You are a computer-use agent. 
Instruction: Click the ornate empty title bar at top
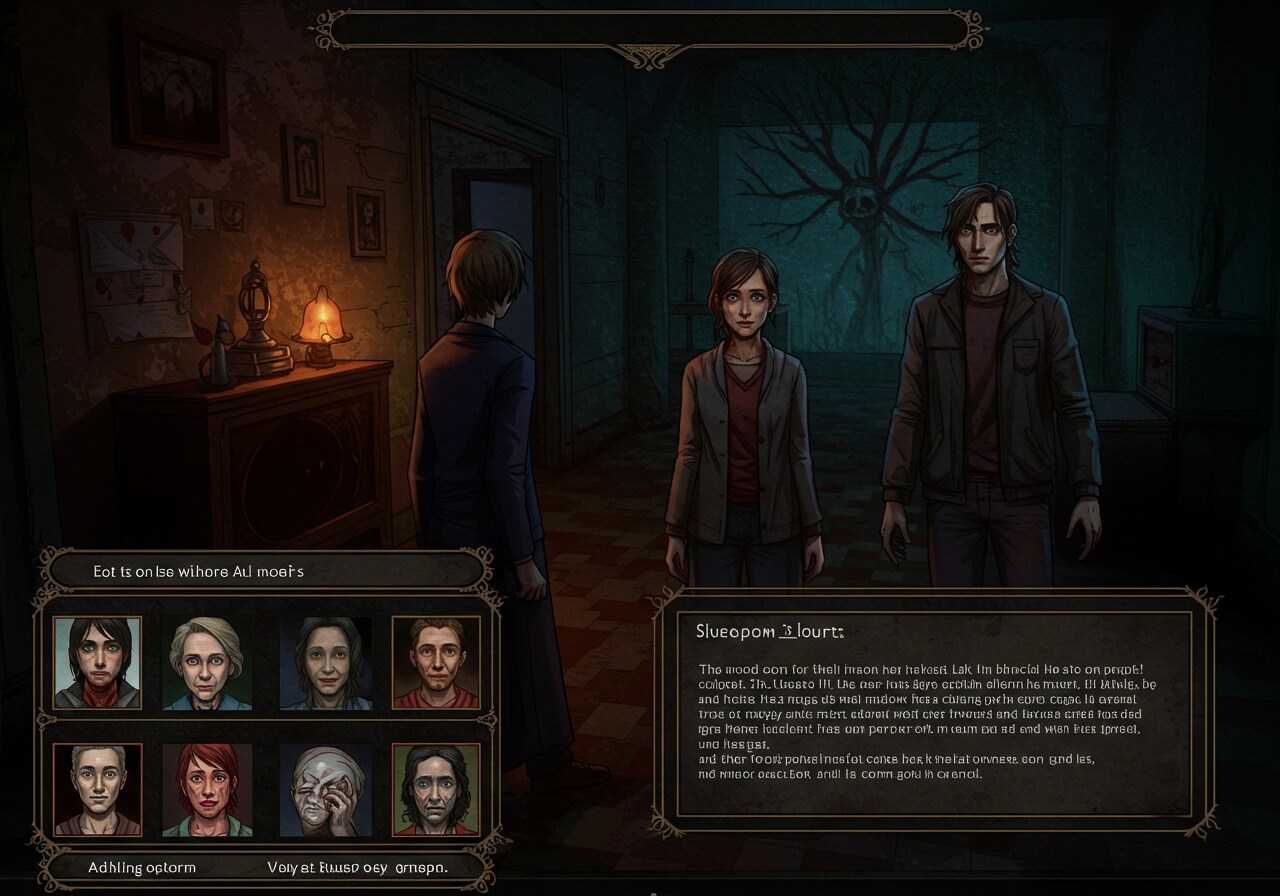point(648,30)
